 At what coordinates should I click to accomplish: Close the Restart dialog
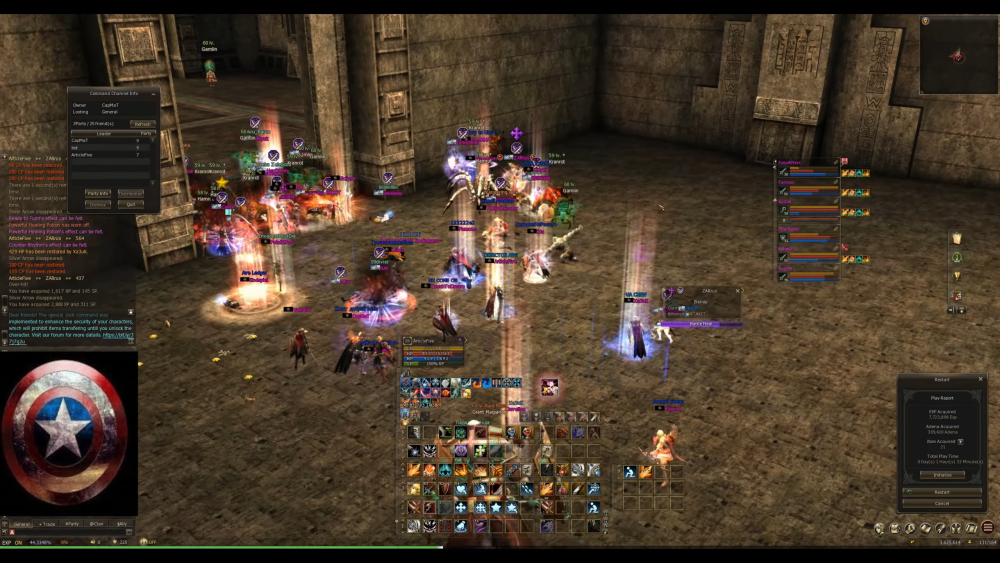click(x=980, y=379)
